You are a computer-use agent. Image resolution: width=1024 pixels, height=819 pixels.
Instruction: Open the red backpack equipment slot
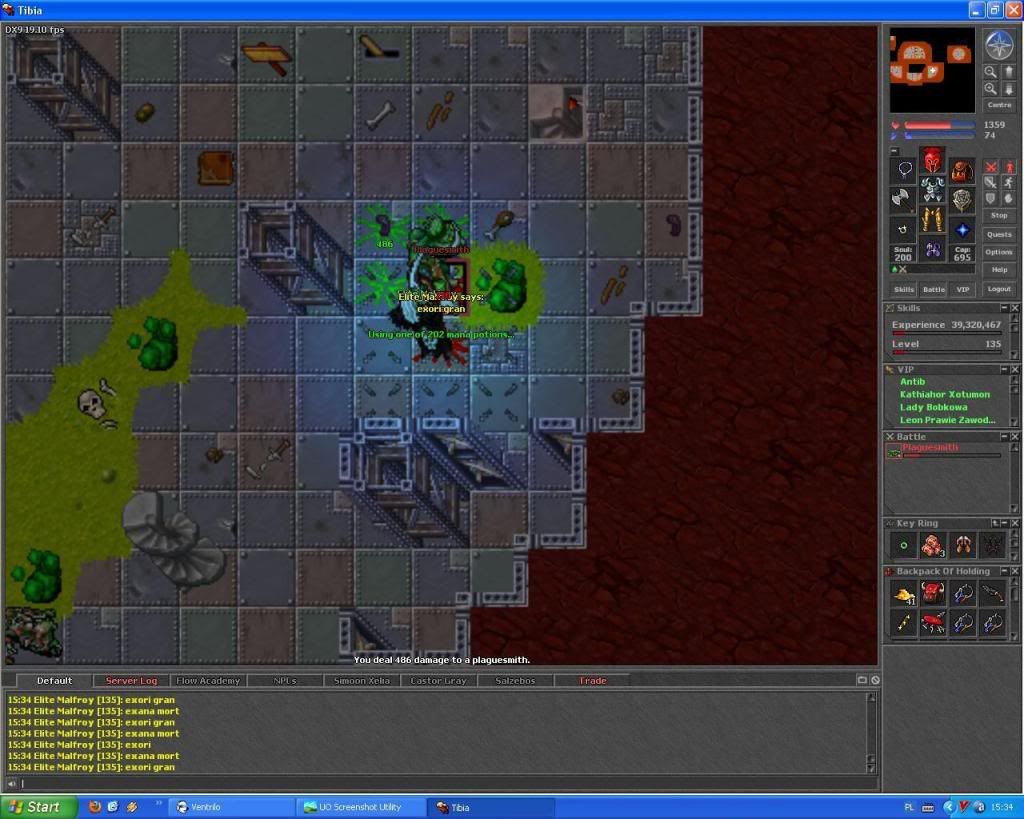pos(962,171)
